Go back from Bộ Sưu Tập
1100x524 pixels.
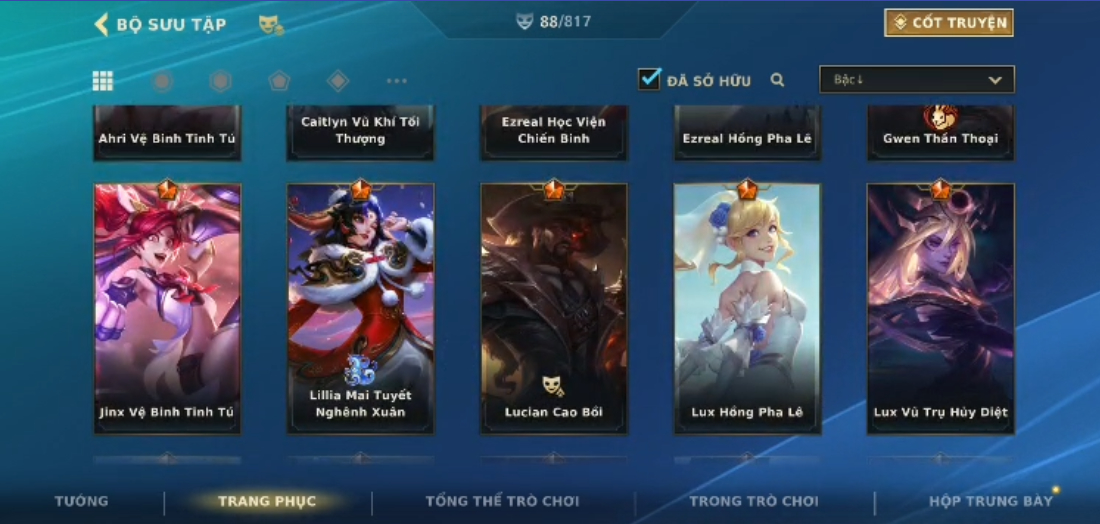[x=101, y=24]
